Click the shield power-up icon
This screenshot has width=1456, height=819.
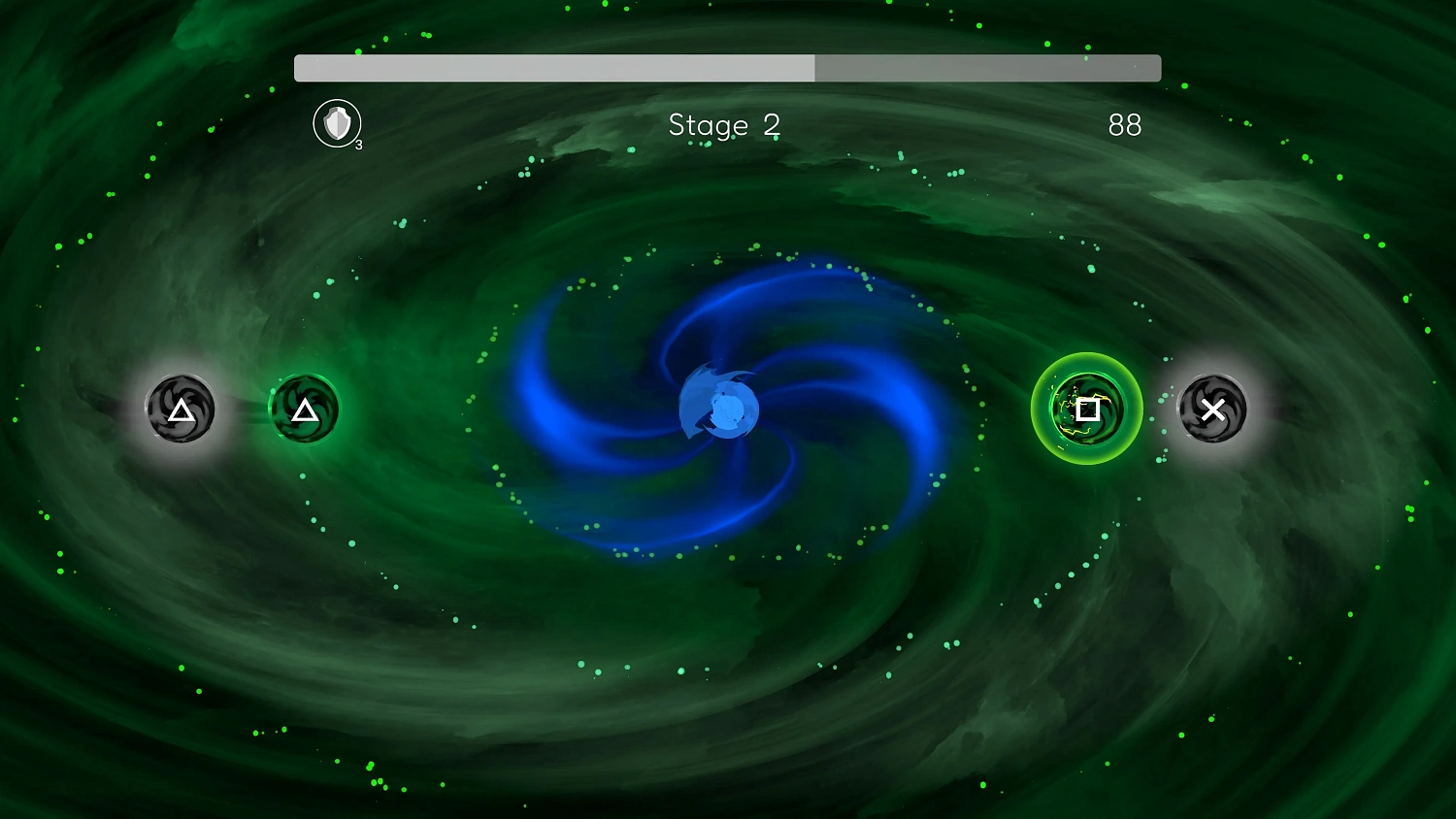(335, 124)
